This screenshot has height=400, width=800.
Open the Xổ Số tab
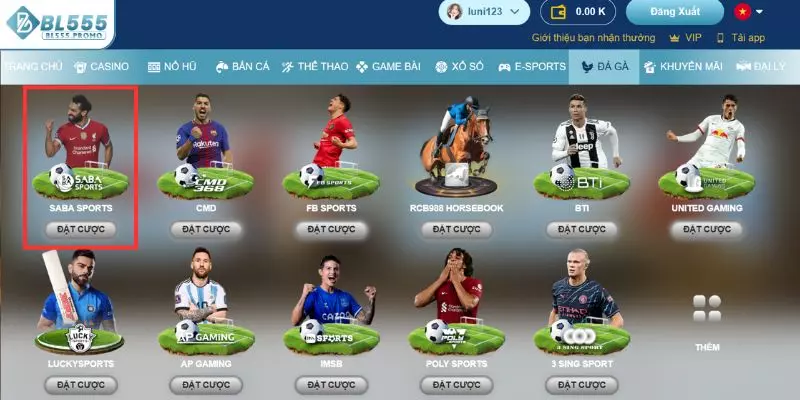459,66
